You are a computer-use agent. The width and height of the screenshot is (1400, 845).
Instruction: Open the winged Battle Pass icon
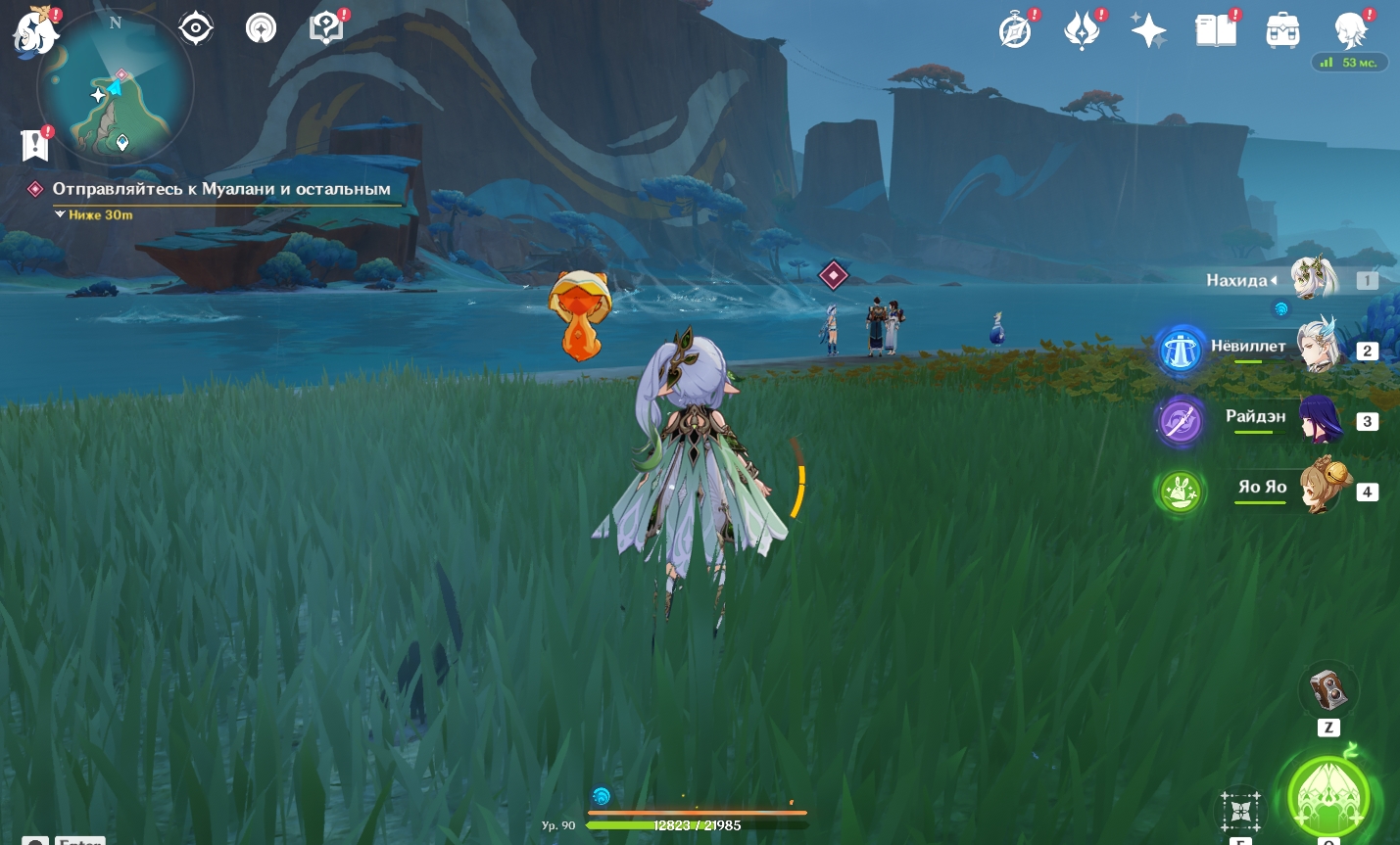tap(1082, 30)
